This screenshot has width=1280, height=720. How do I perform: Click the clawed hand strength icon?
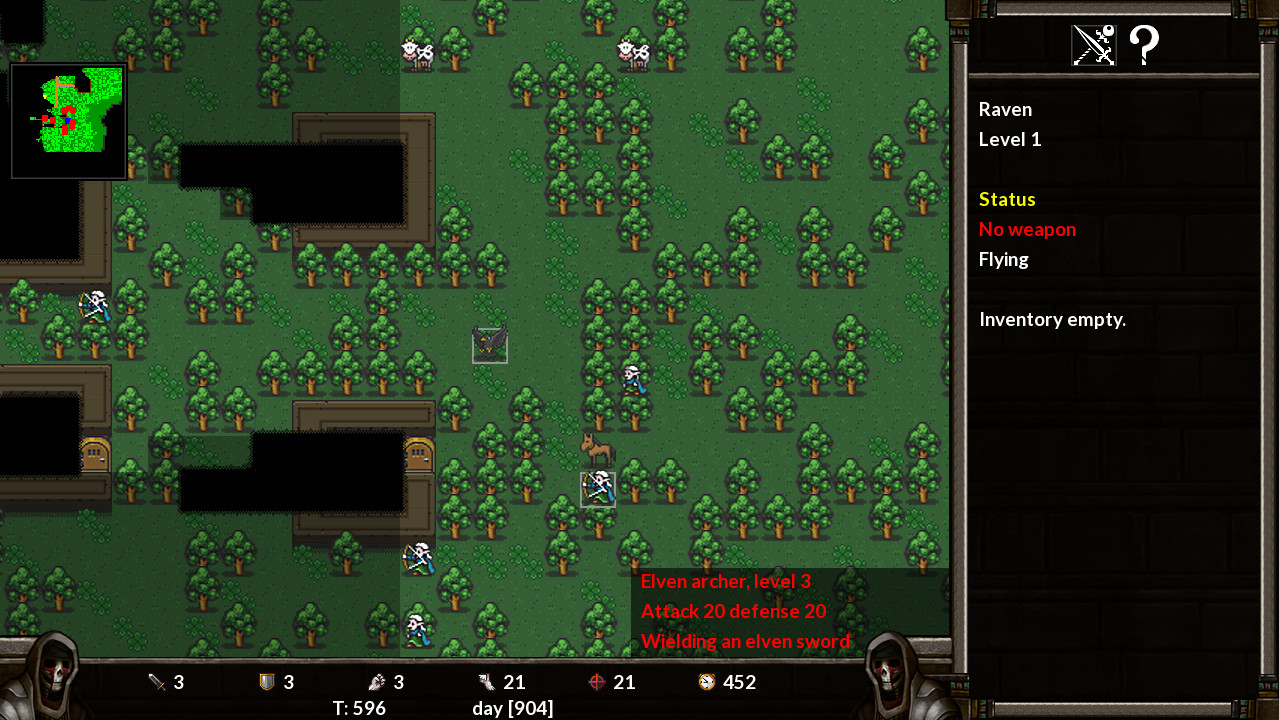pyautogui.click(x=375, y=682)
